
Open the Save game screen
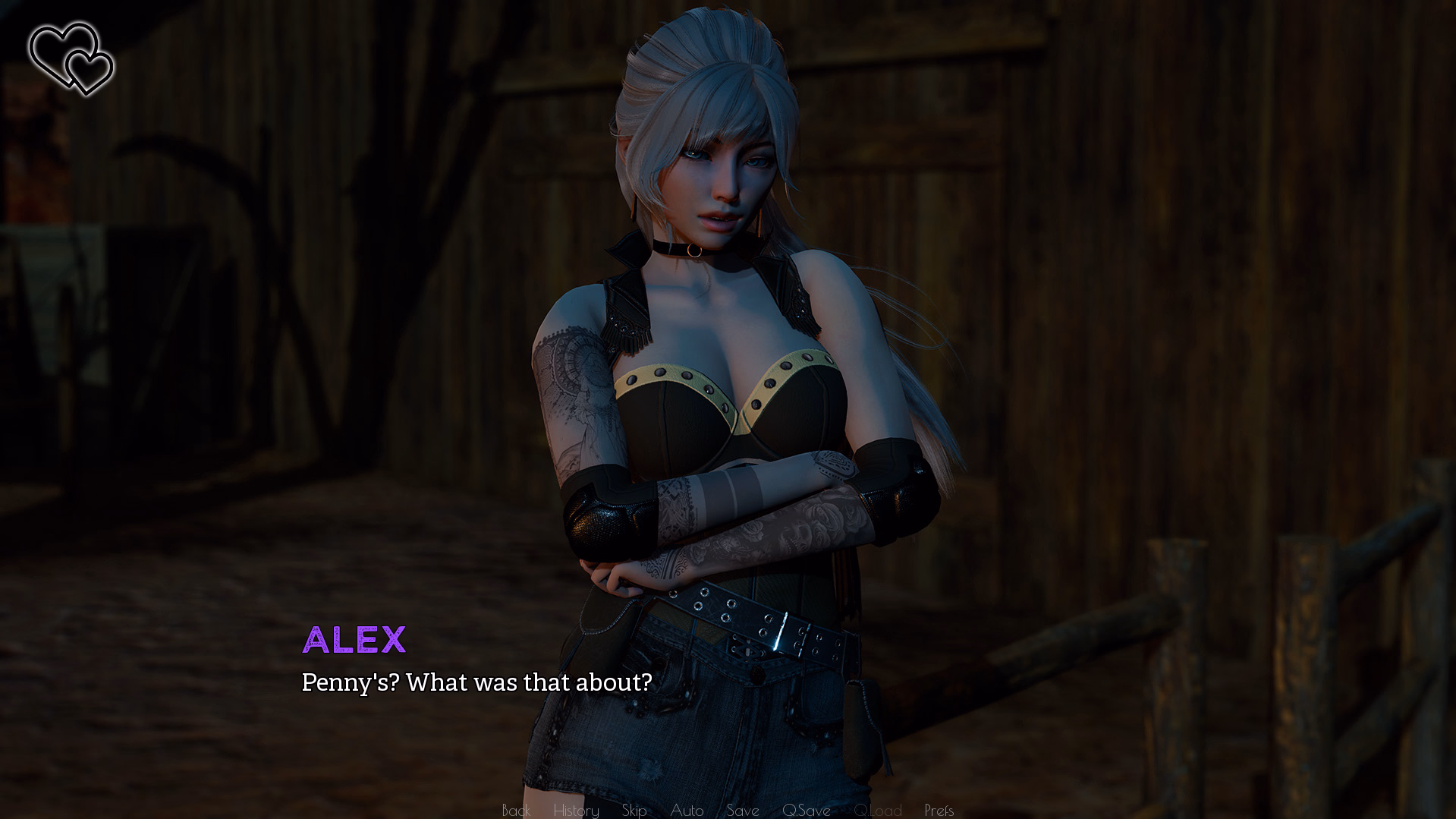[x=743, y=810]
